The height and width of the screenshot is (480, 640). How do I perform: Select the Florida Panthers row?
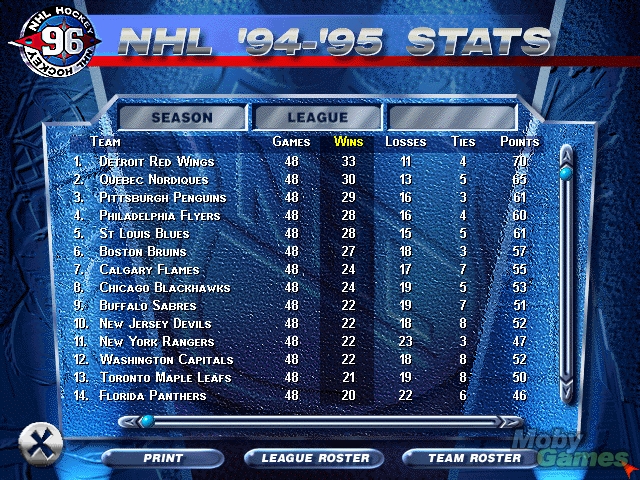(x=152, y=395)
